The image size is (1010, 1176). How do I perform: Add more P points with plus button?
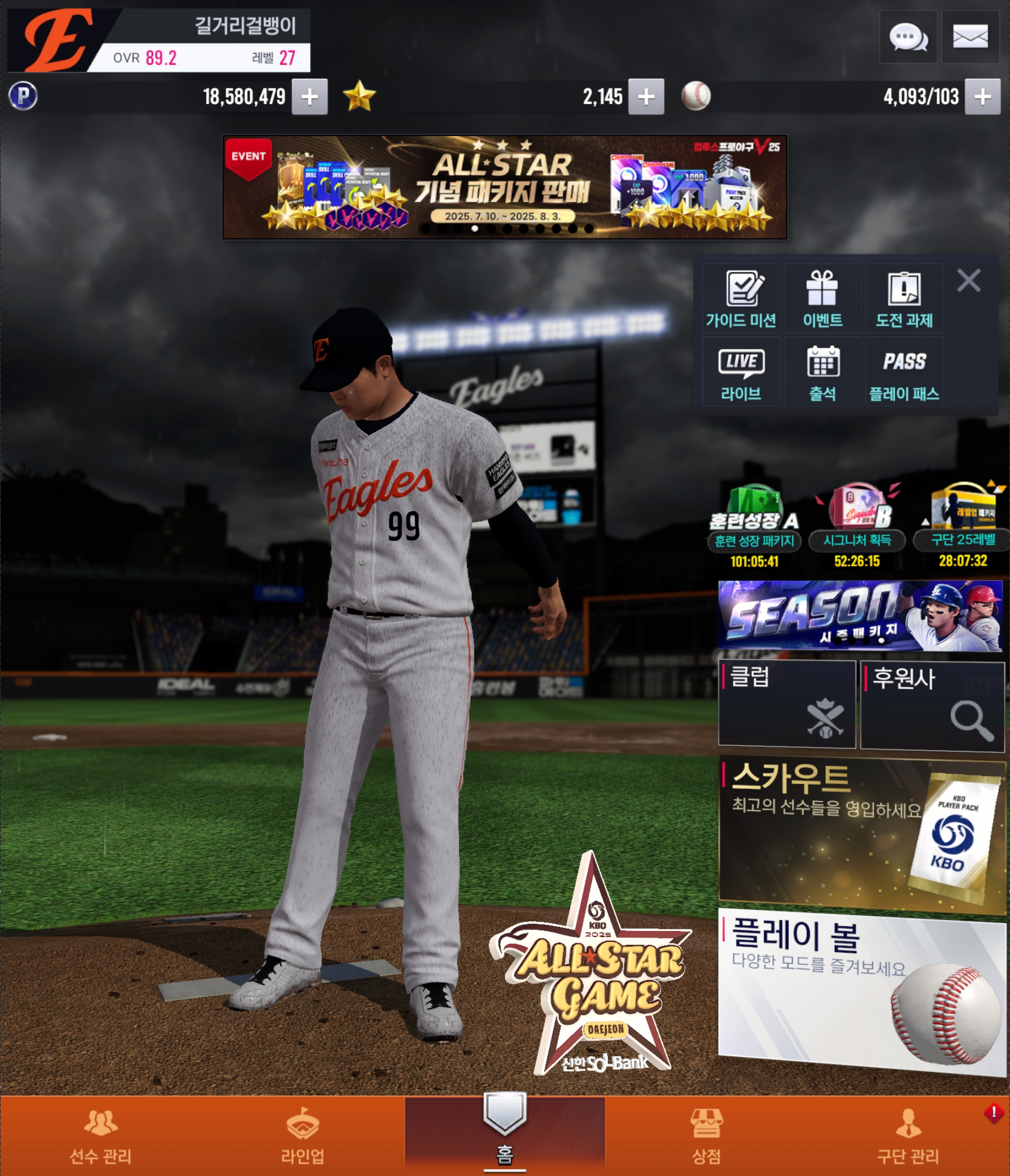point(309,97)
